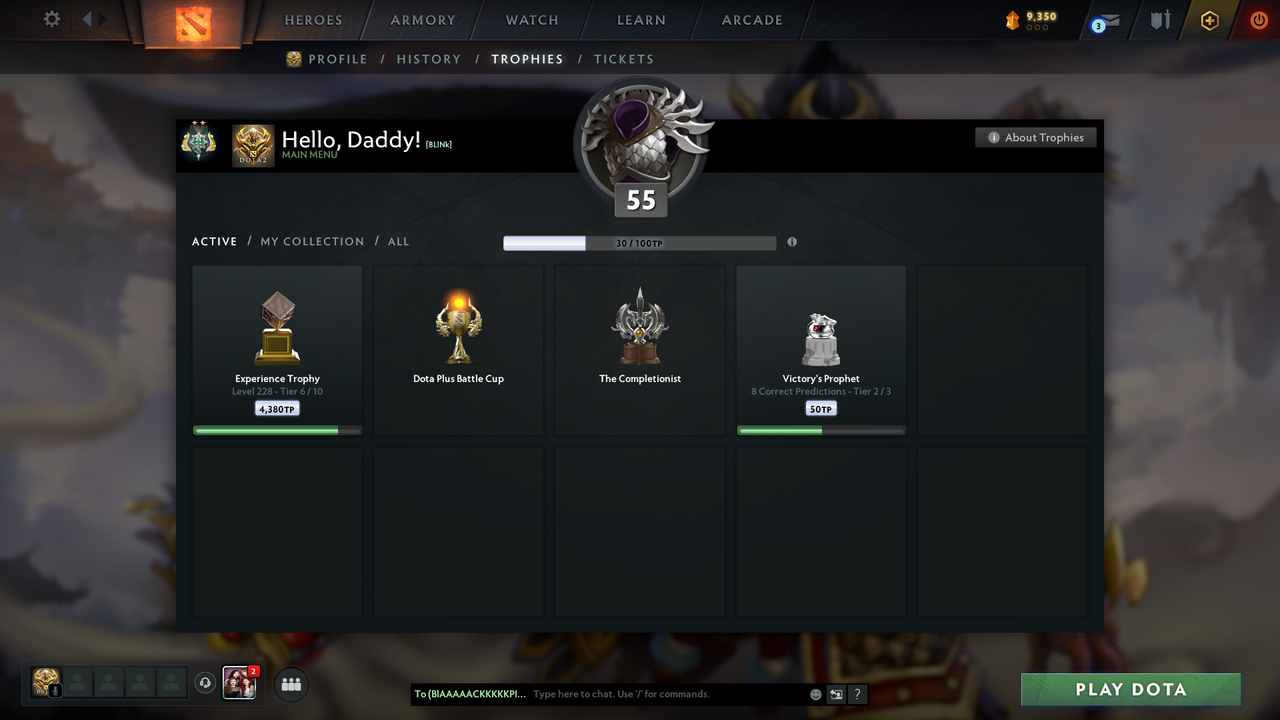Click the PLAY DOTA button
The height and width of the screenshot is (720, 1280).
1130,689
